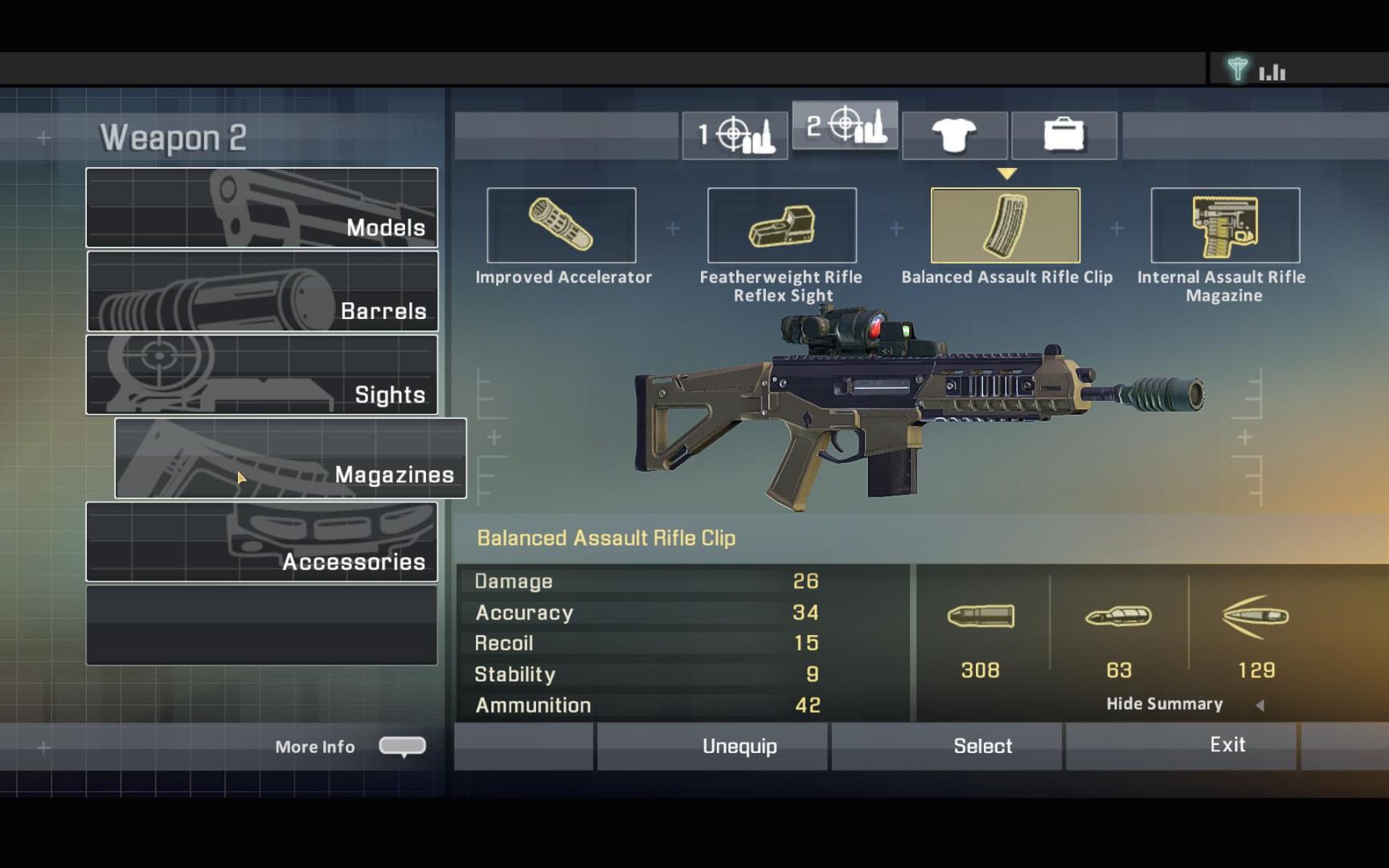Hide the ammunition summary panel
Screen dimensions: 1389x868
coord(1164,704)
